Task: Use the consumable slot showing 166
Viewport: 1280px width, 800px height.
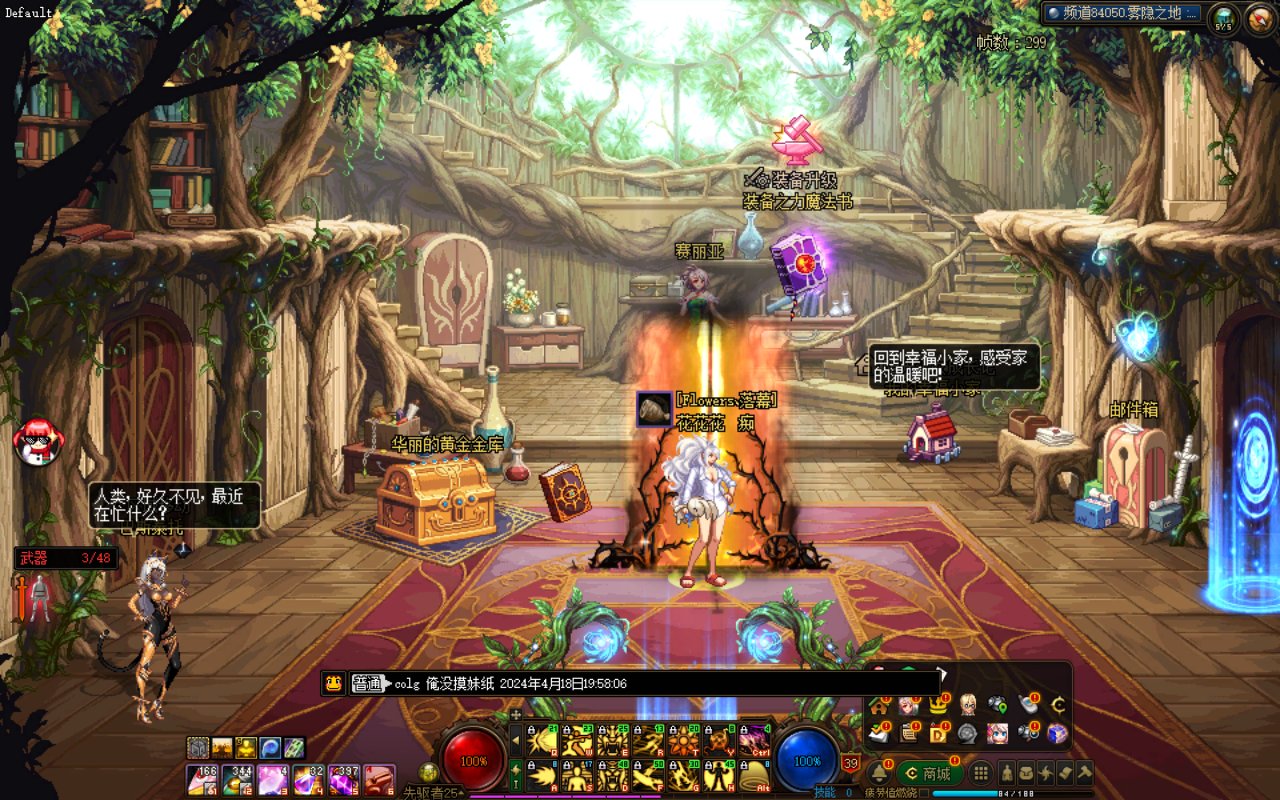Action: pyautogui.click(x=203, y=779)
